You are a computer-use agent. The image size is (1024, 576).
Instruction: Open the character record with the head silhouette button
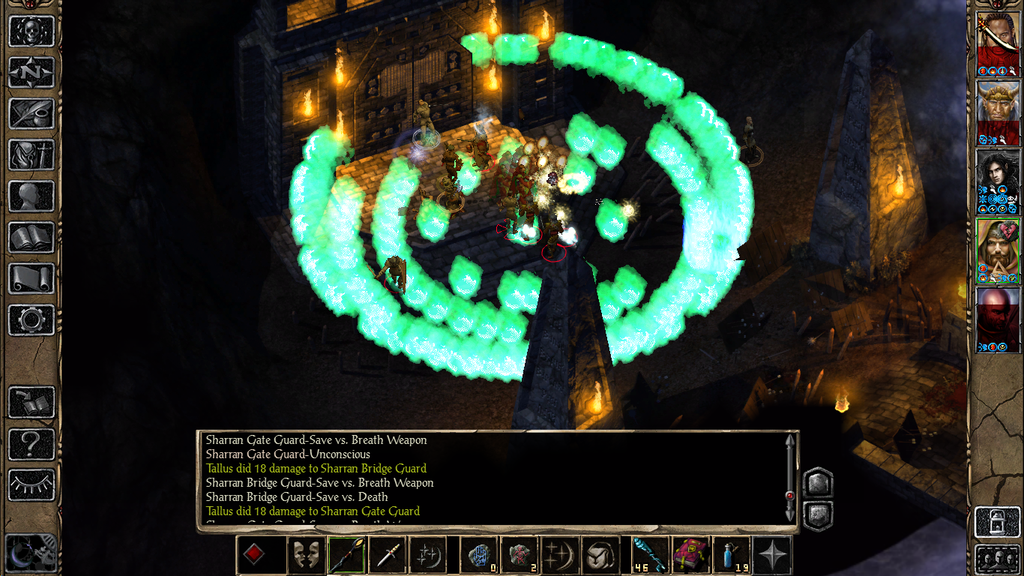click(31, 196)
